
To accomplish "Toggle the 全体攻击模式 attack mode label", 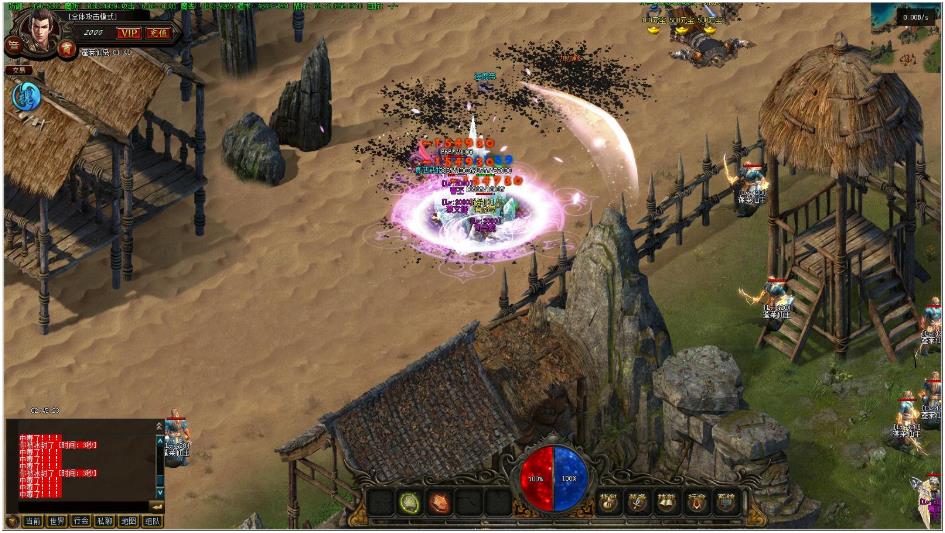I will 91,16.
